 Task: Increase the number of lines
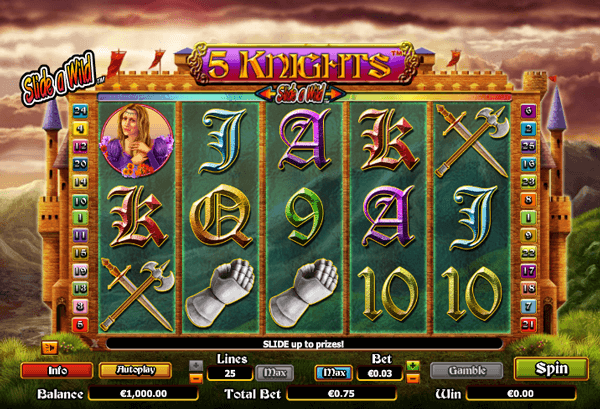[x=196, y=365]
